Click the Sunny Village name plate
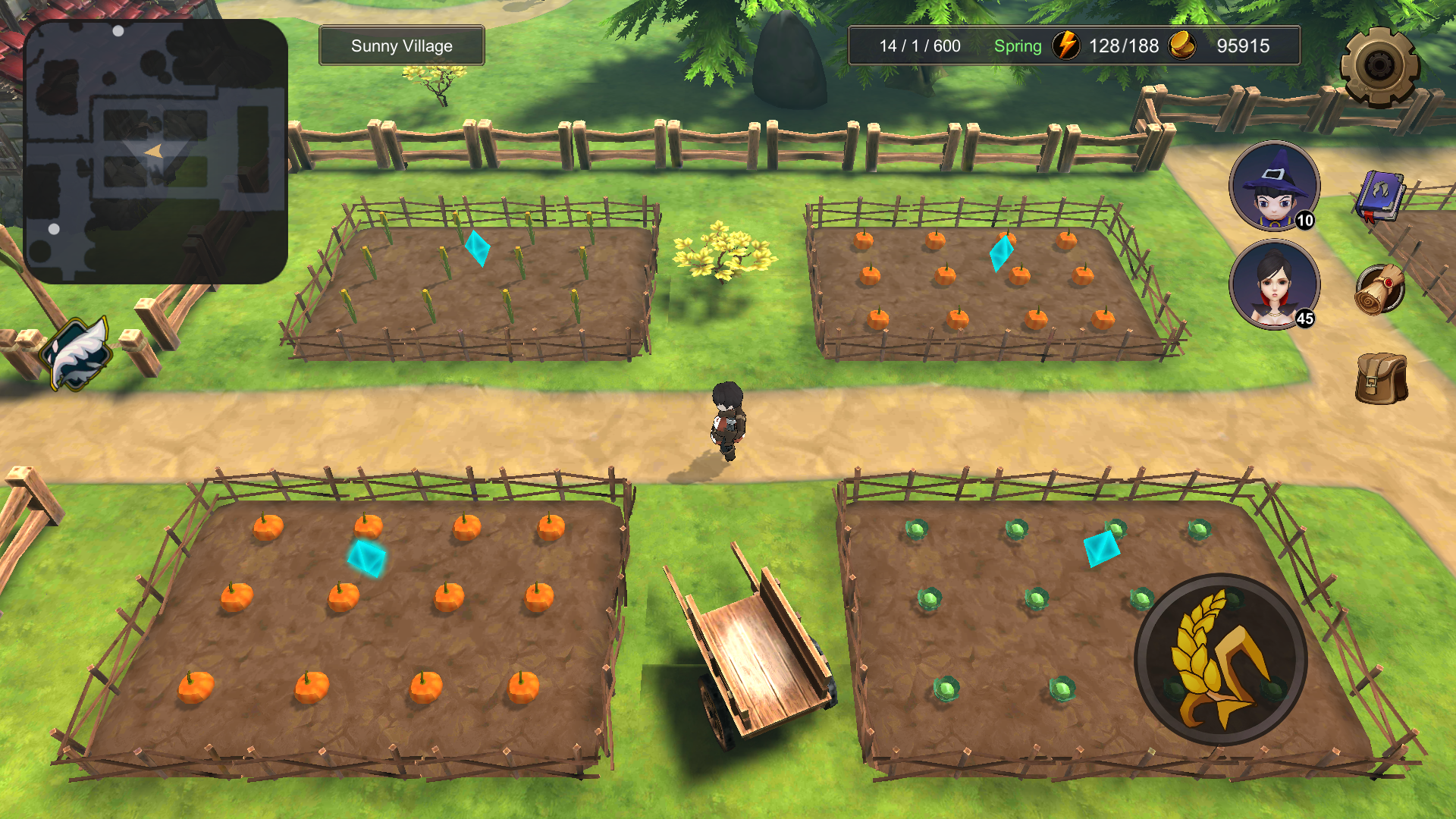Screen dimensions: 1456x819 click(401, 45)
